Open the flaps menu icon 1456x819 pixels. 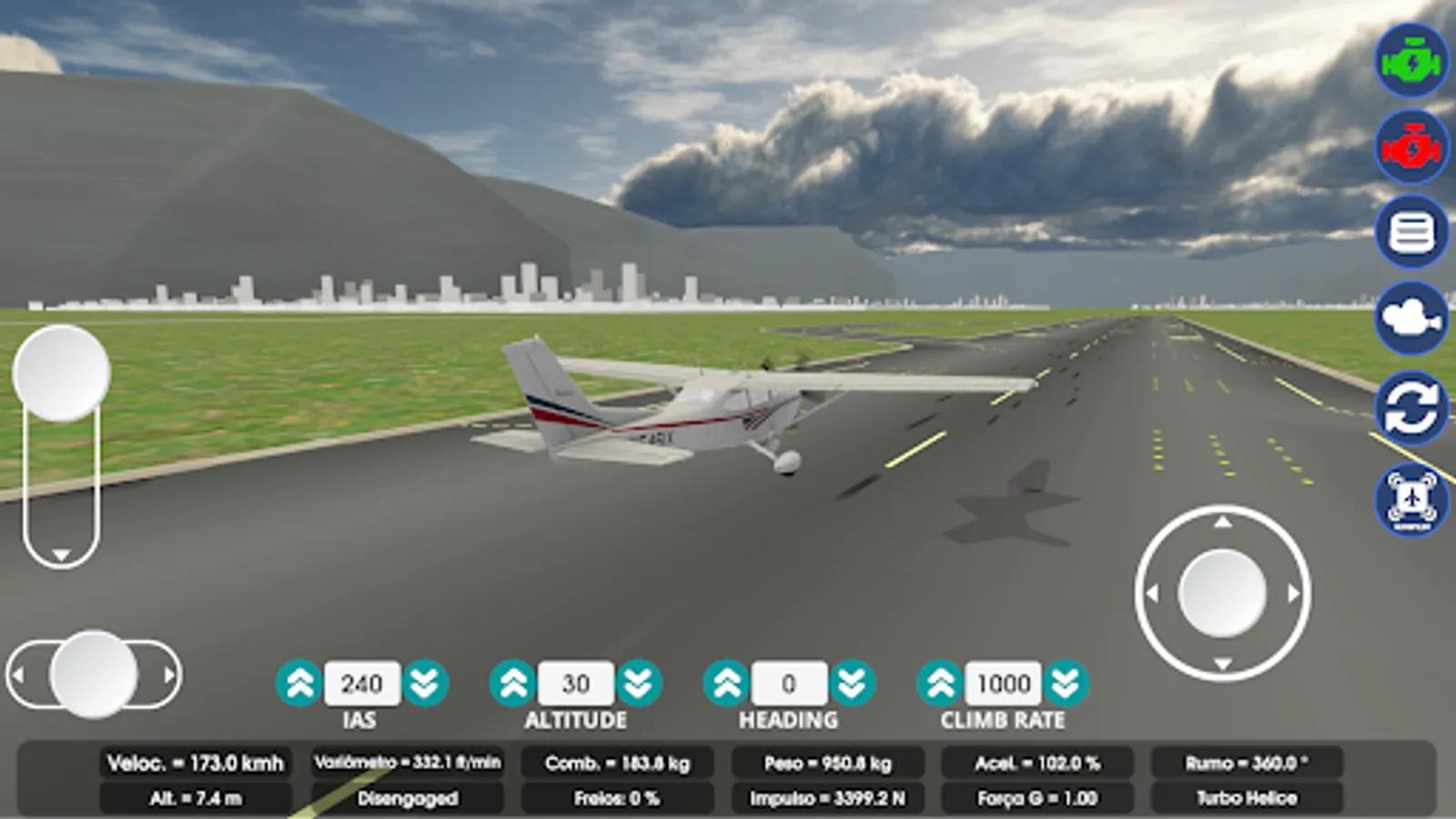click(1410, 232)
